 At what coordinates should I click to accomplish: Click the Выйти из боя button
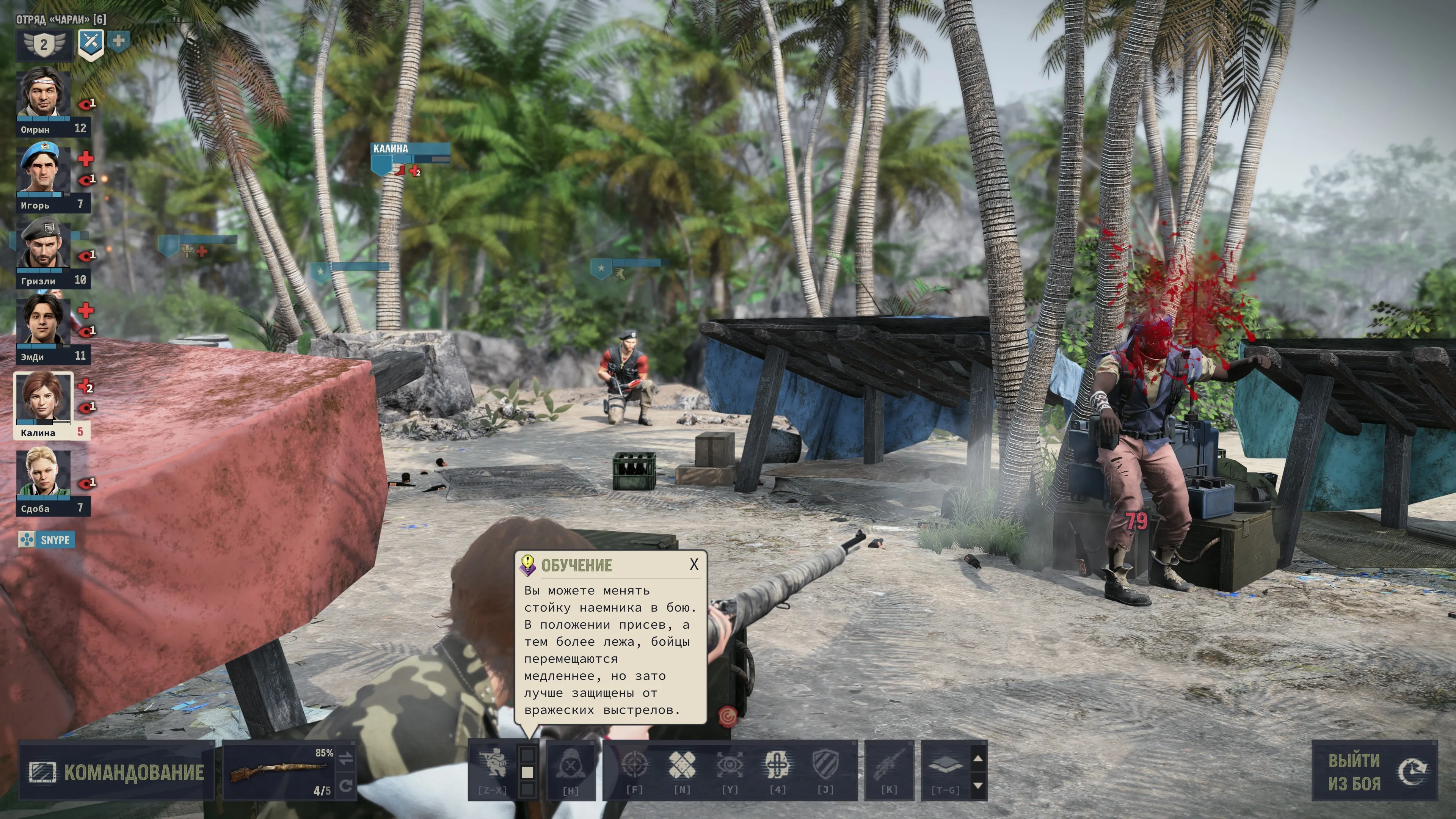[x=1373, y=772]
